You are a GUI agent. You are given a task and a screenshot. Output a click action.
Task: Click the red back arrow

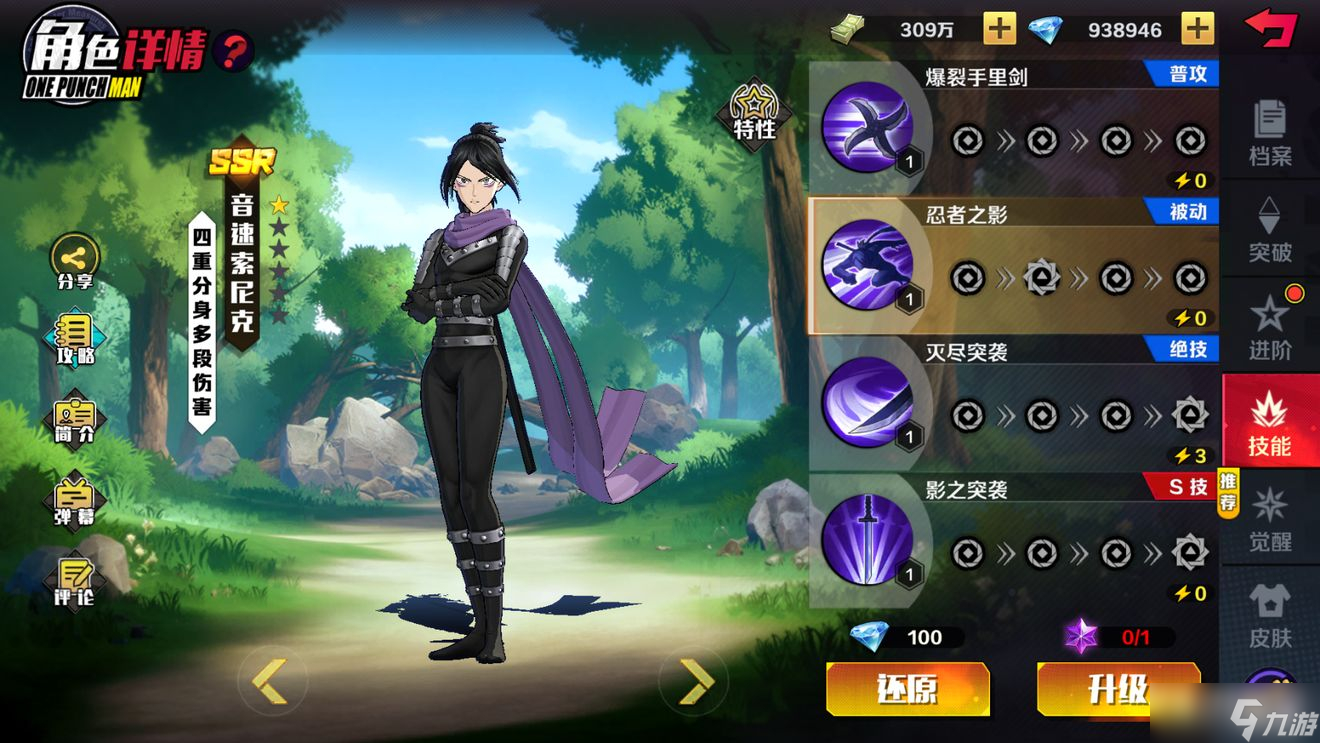[1270, 27]
